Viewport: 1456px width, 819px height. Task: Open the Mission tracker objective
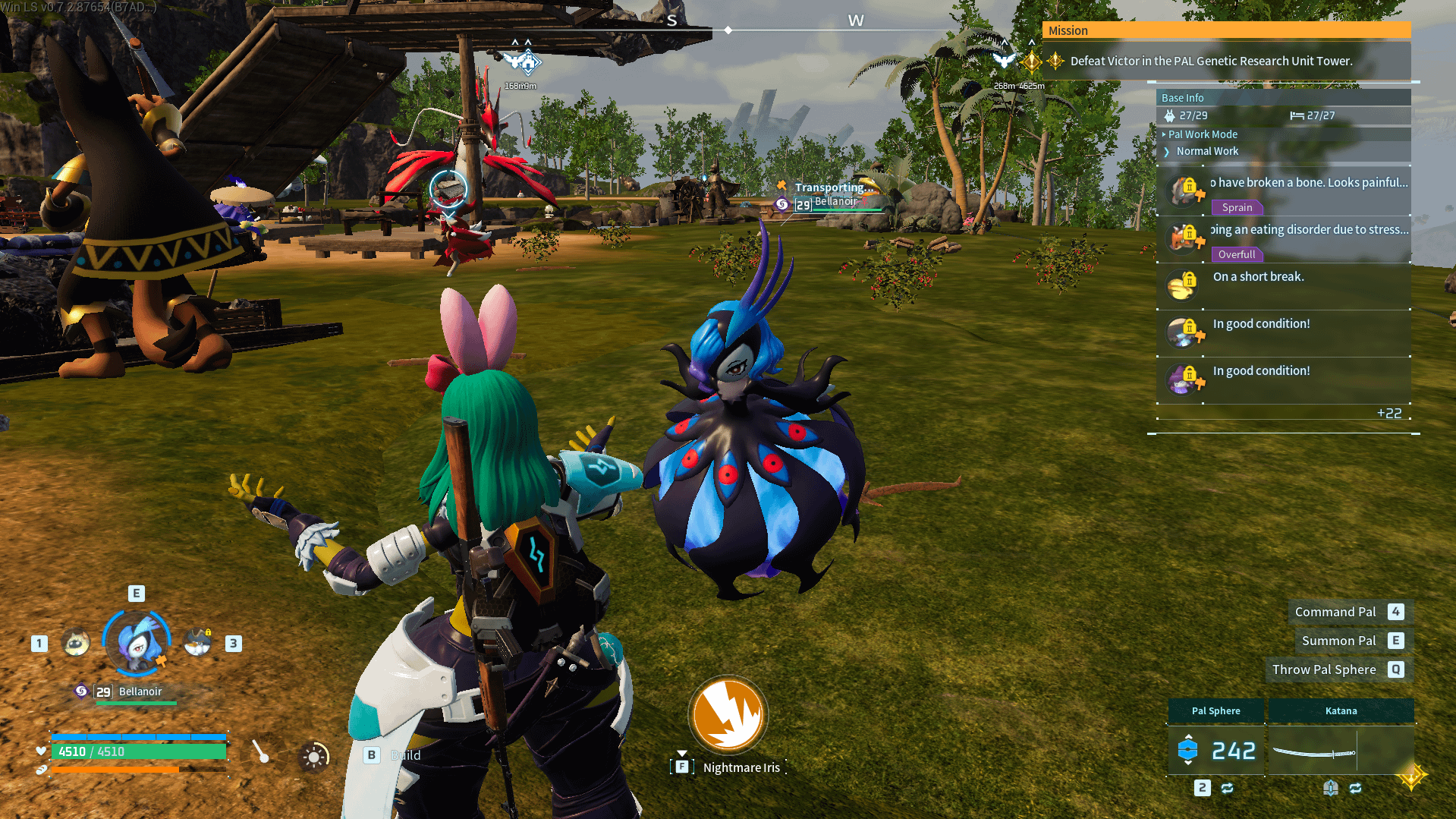[1211, 61]
